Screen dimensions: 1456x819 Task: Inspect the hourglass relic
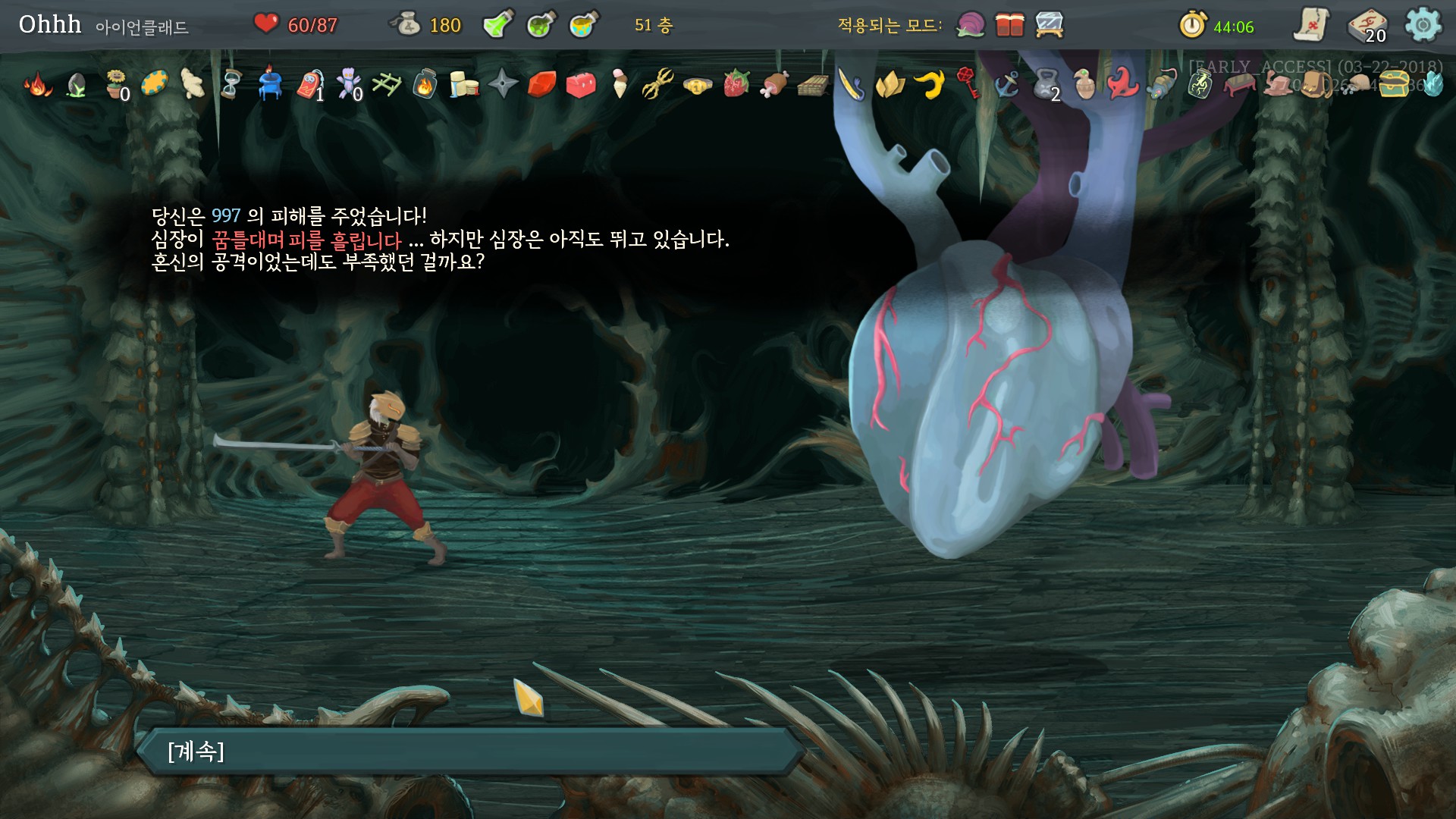(231, 84)
